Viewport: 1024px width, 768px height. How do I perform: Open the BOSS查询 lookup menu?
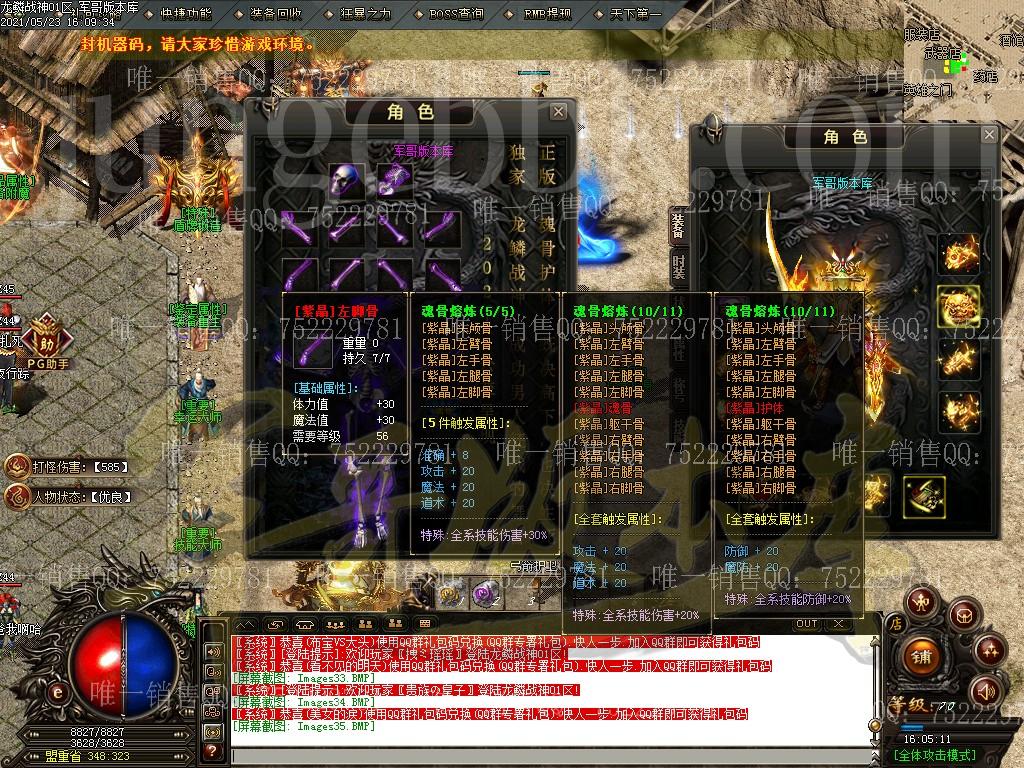(456, 14)
